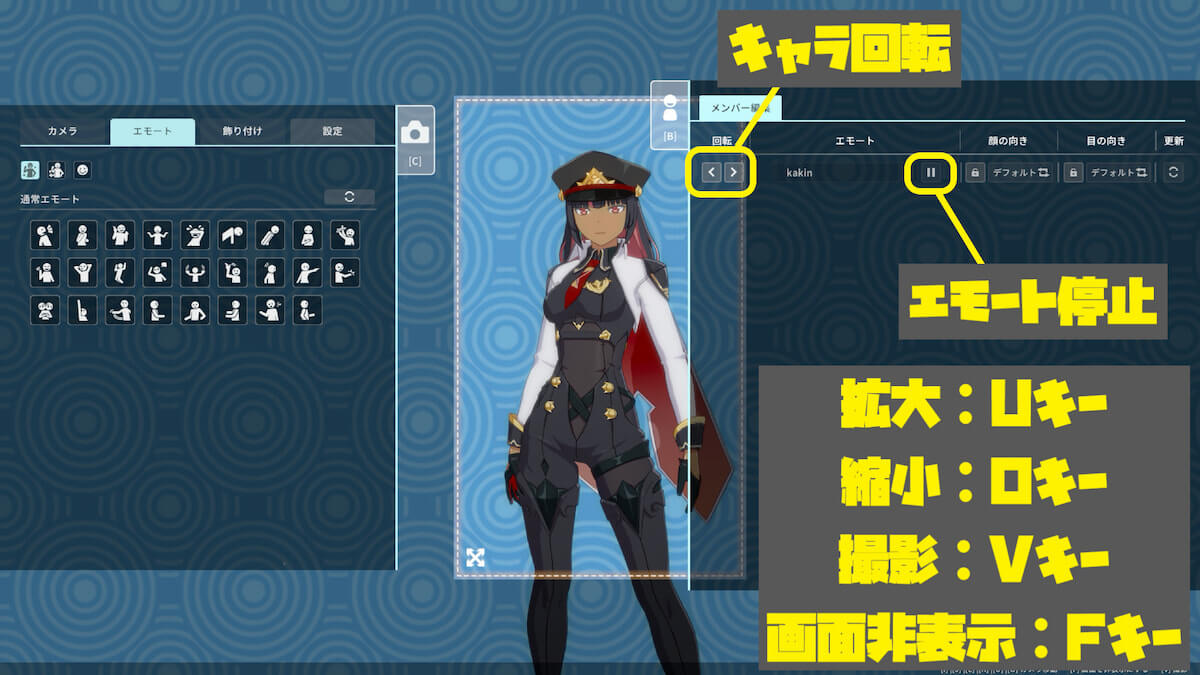The width and height of the screenshot is (1200, 675).
Task: Choose the smiley face emote category
Action: [82, 170]
